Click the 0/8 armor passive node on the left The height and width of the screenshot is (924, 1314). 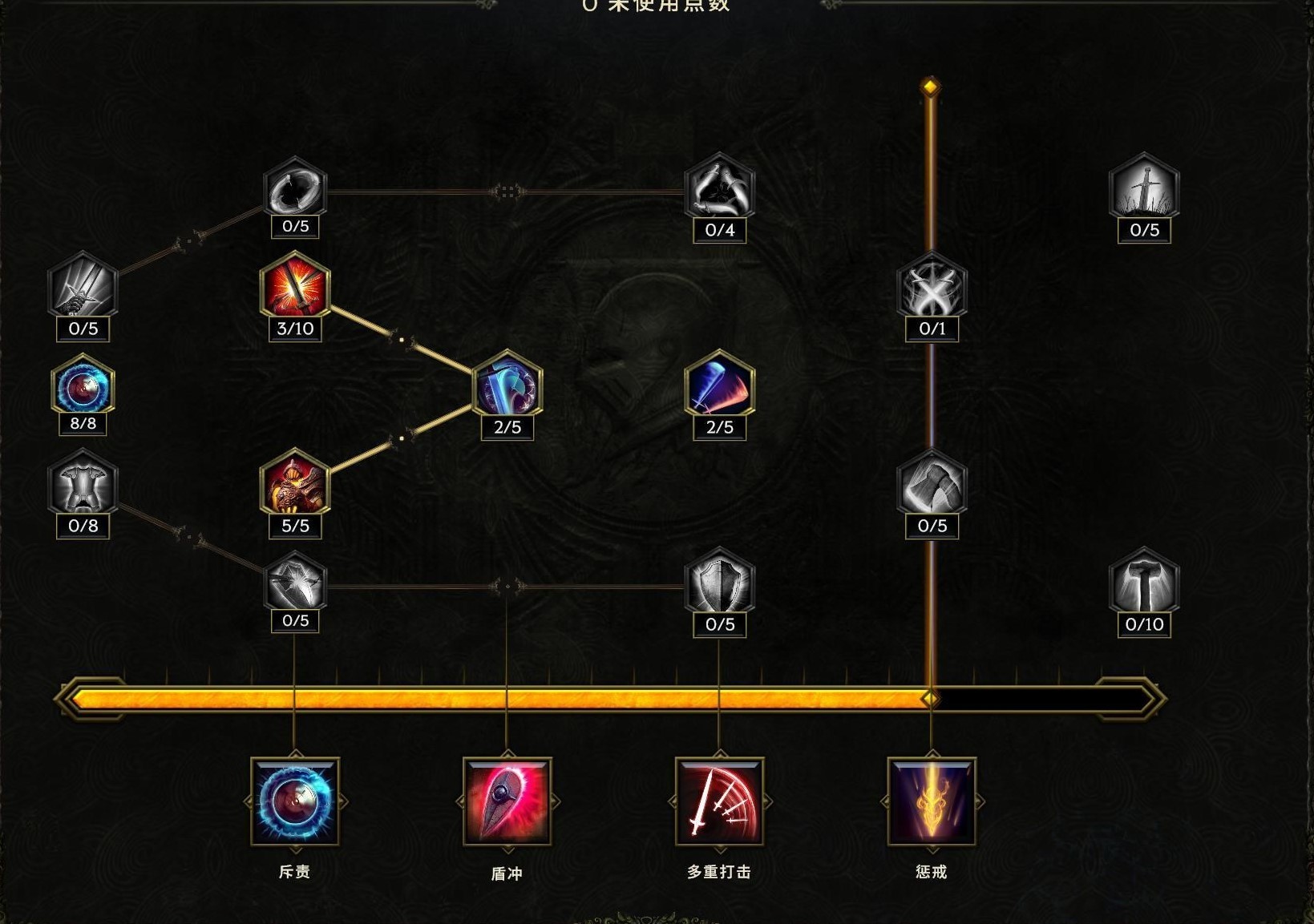click(x=81, y=489)
